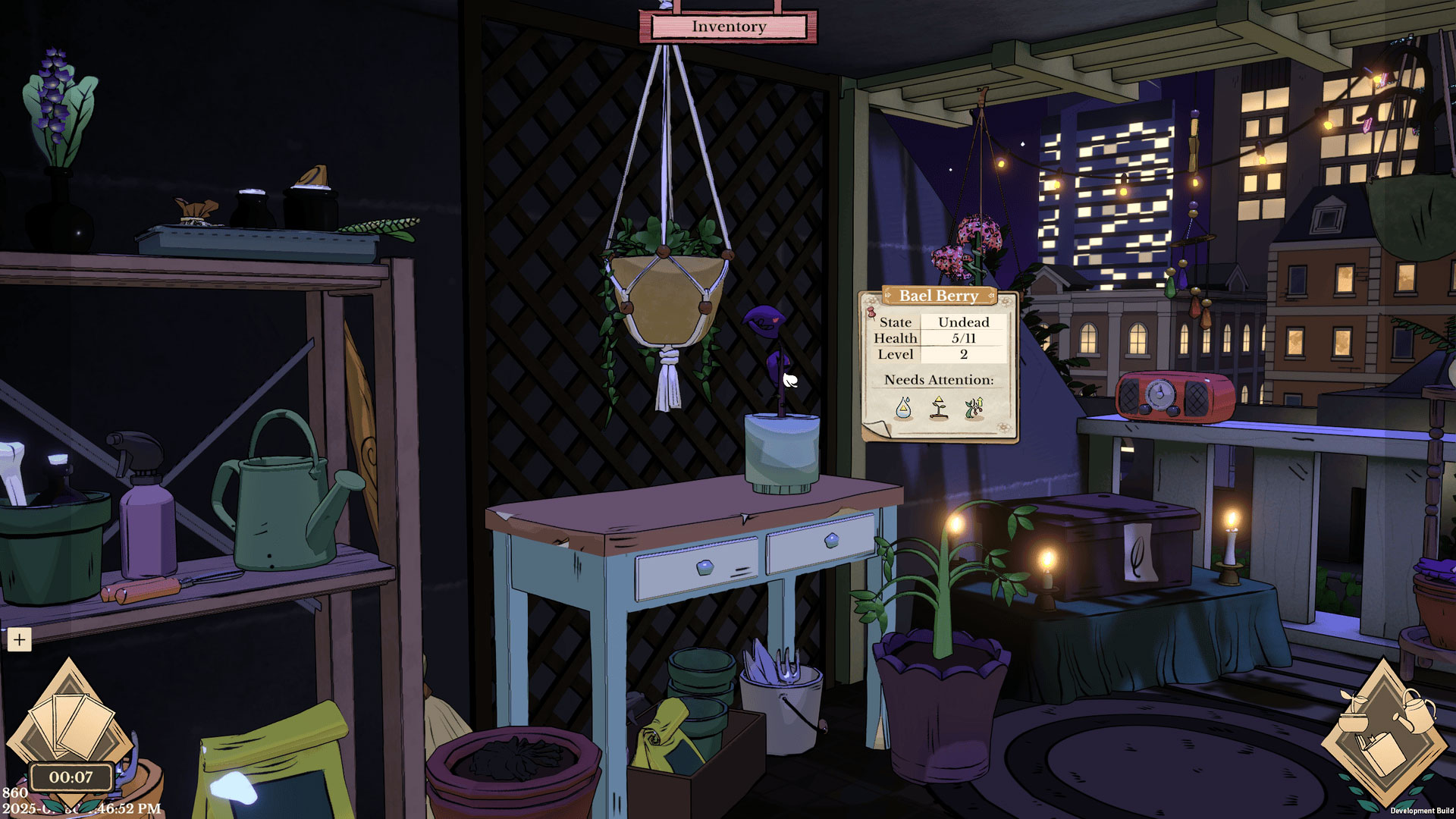Click the red pushpin on Bael Berry card
1456x819 pixels.
[871, 311]
